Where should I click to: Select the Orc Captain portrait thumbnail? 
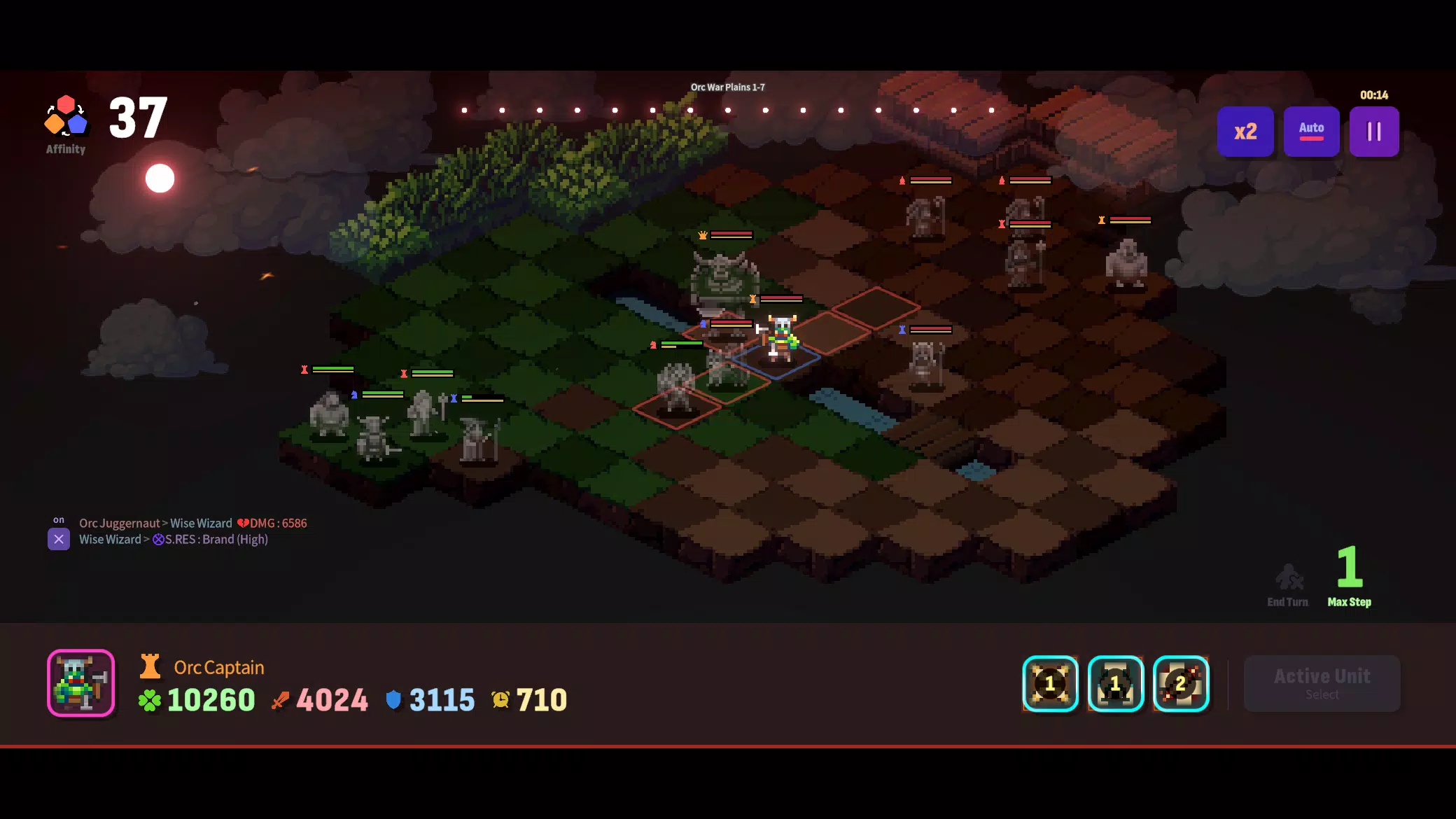pos(80,682)
